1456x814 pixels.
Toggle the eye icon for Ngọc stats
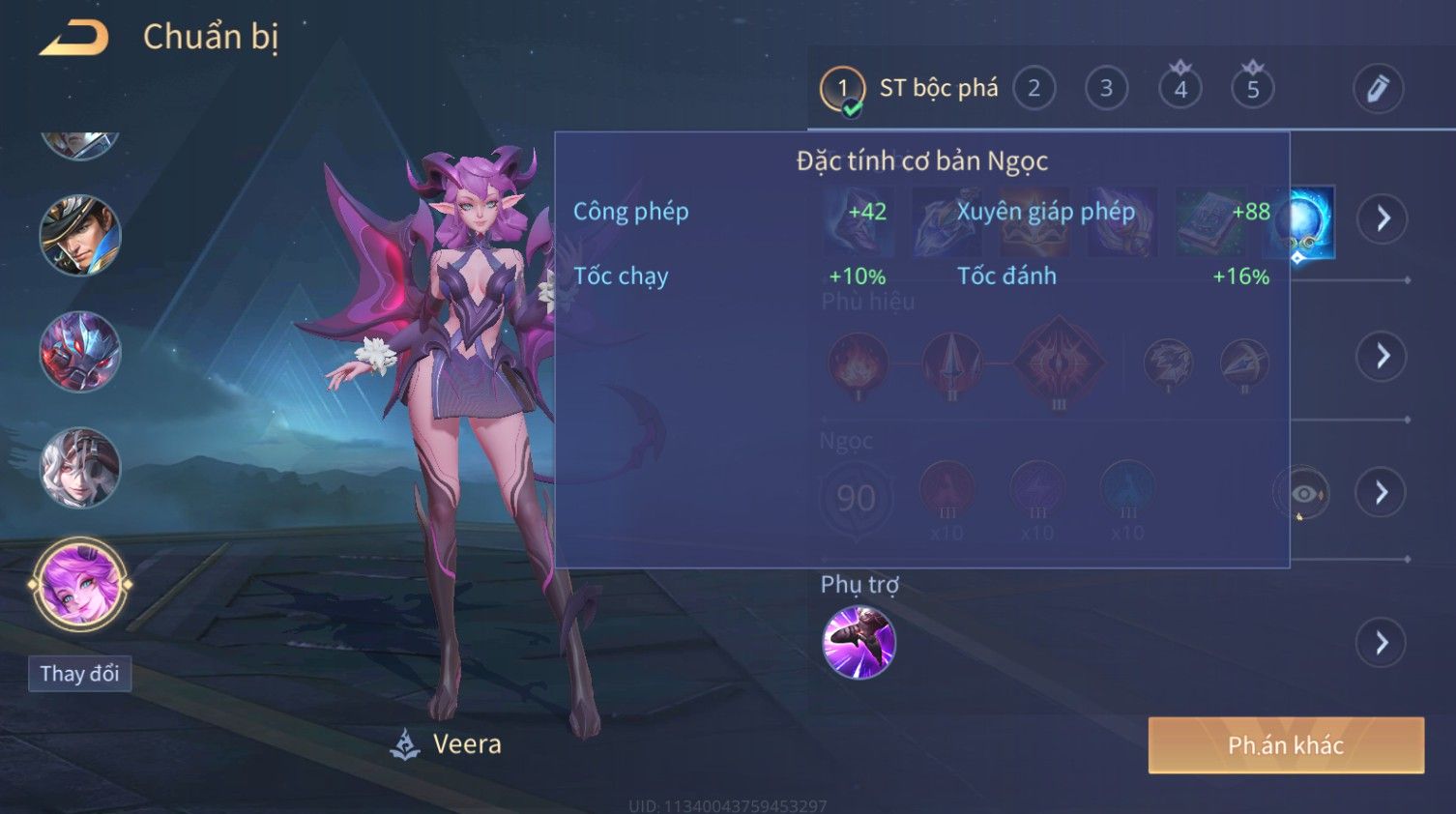(x=1303, y=494)
